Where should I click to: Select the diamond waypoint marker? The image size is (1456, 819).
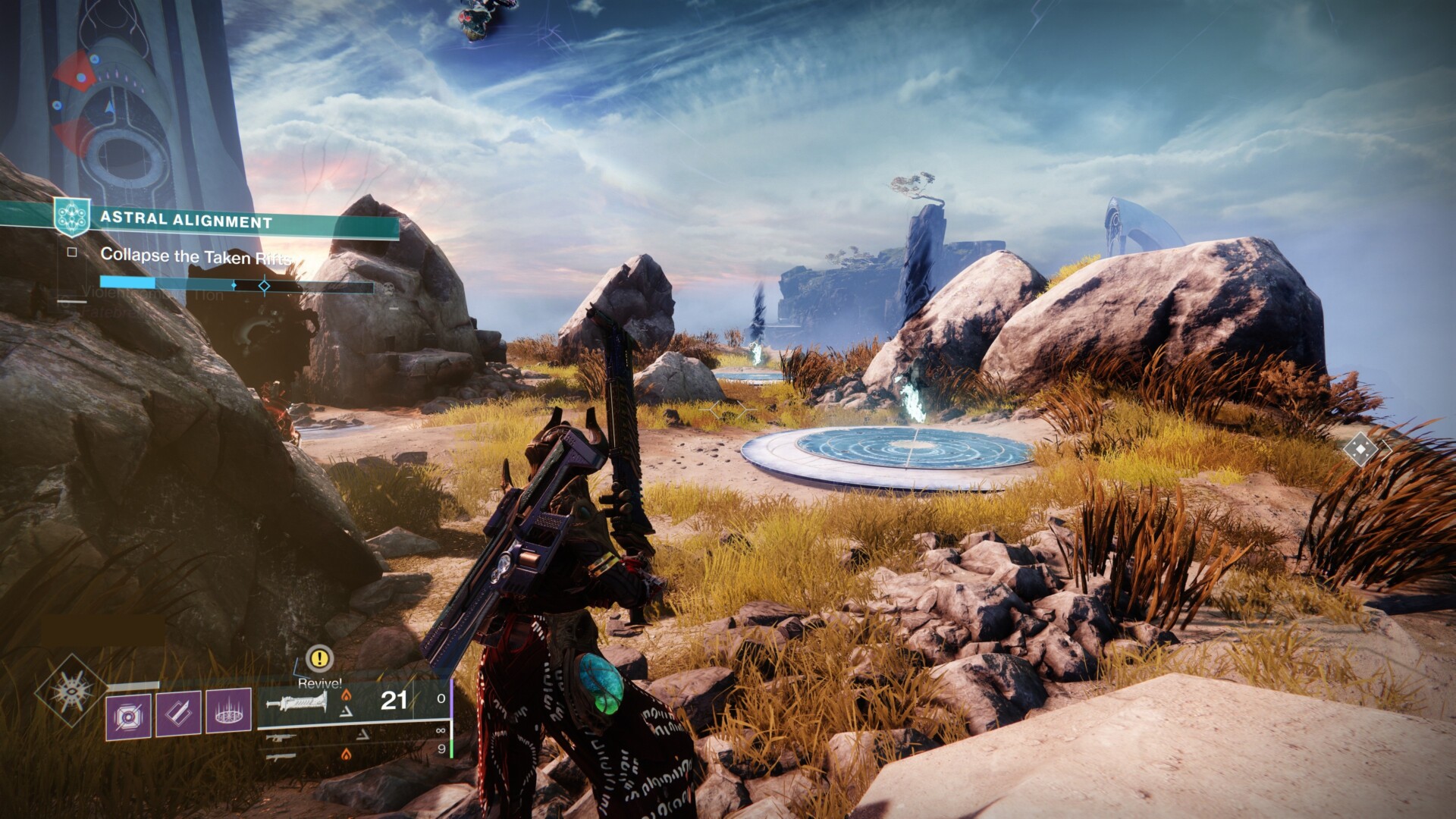pos(1361,450)
